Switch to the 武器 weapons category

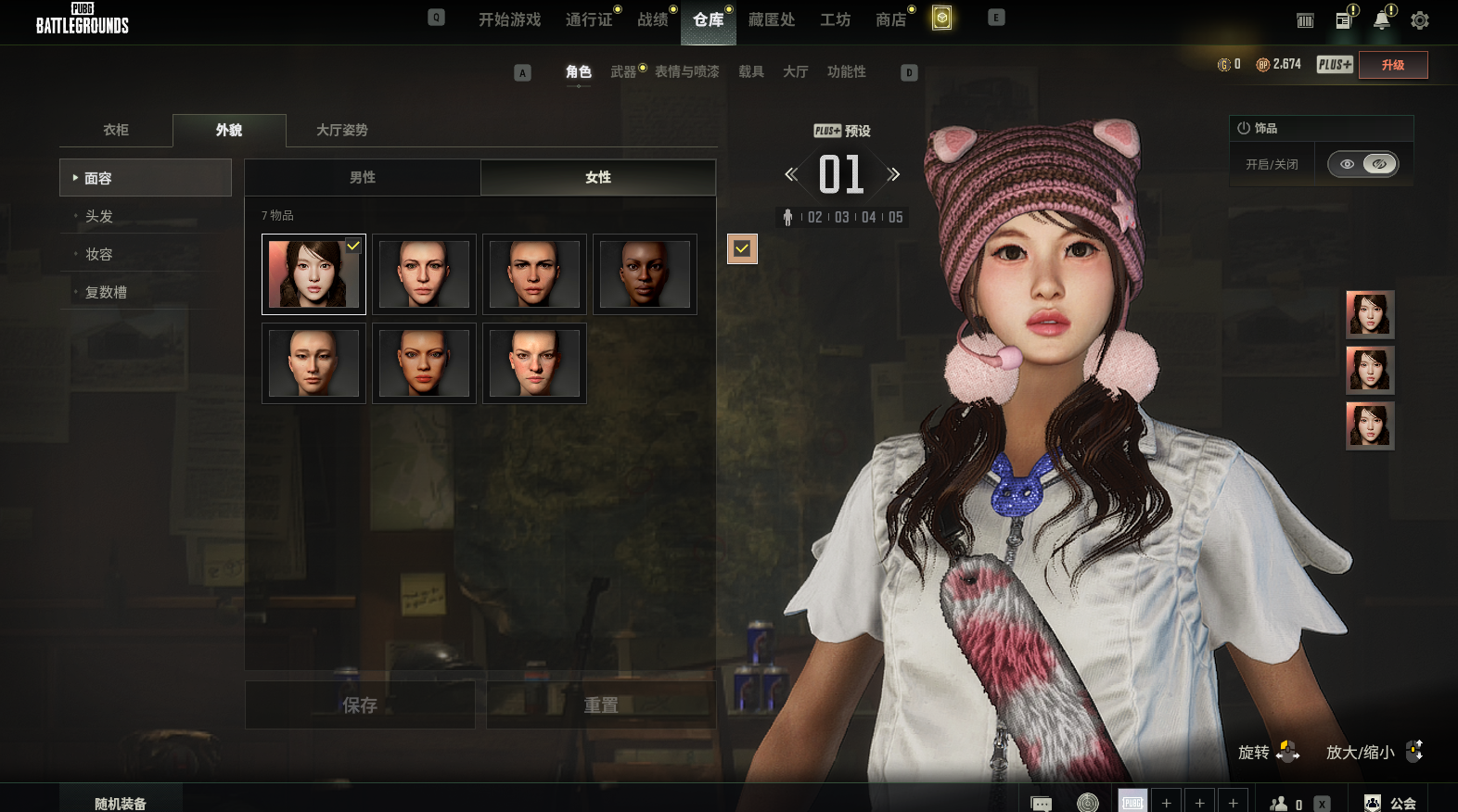pyautogui.click(x=623, y=71)
